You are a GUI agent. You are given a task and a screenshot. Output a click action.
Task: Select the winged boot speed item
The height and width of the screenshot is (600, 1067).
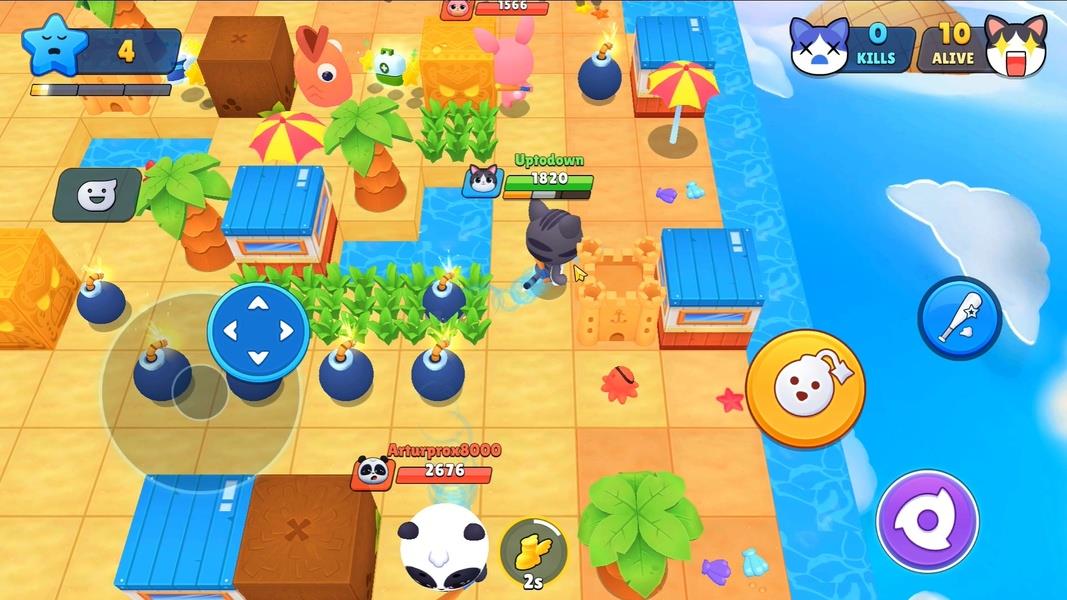coord(533,548)
